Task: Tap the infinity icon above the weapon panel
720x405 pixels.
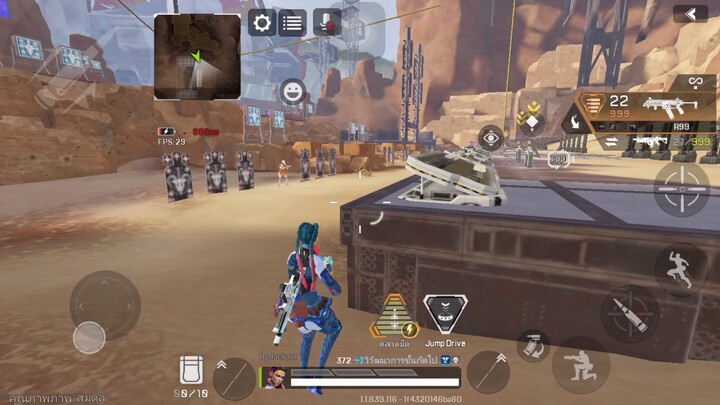Action: [694, 81]
